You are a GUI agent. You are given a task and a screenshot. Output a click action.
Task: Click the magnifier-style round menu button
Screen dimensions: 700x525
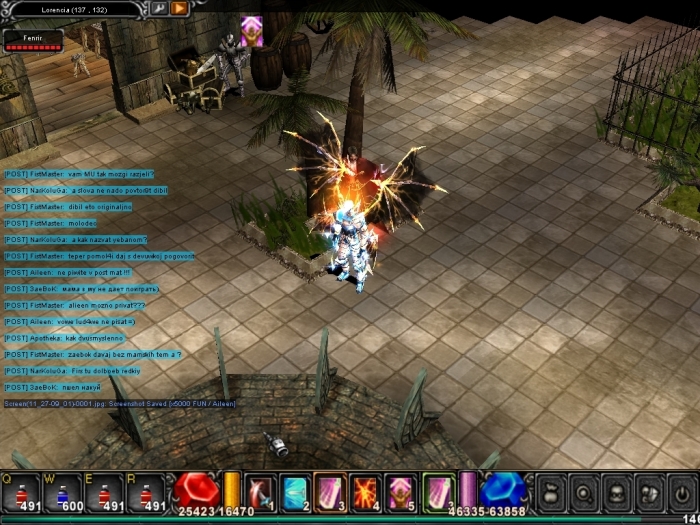584,492
